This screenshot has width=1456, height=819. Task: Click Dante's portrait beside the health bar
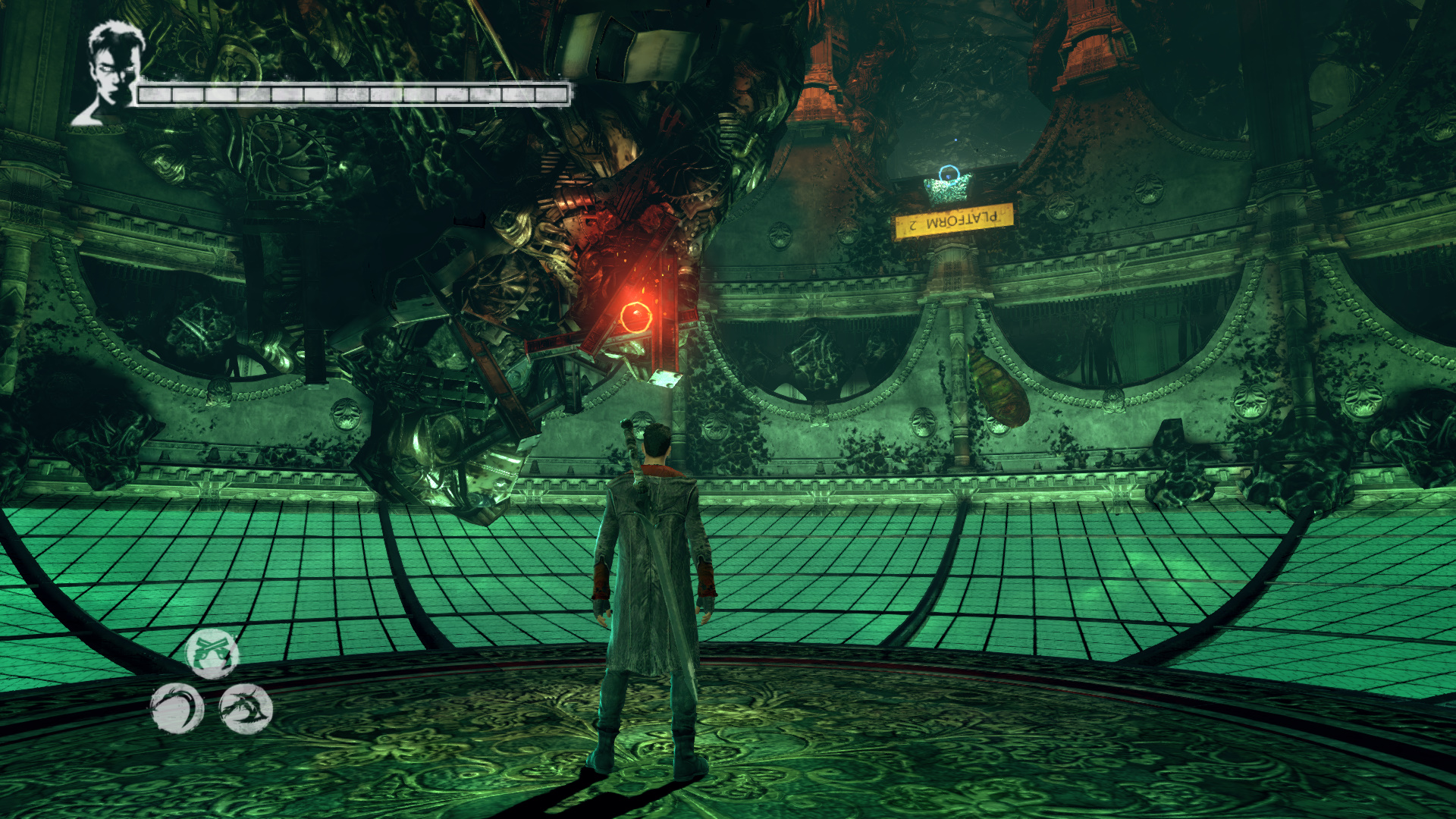(x=111, y=73)
